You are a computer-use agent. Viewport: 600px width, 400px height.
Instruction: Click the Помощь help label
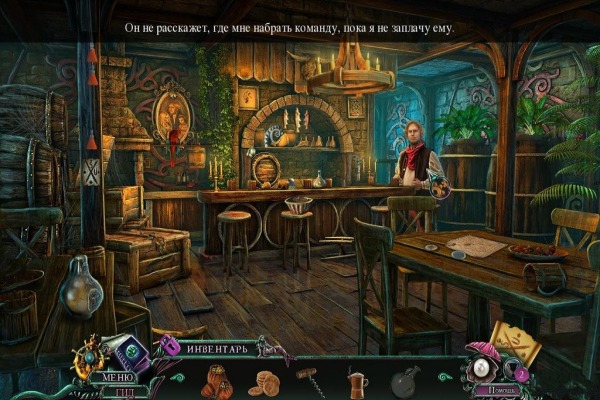[493, 391]
